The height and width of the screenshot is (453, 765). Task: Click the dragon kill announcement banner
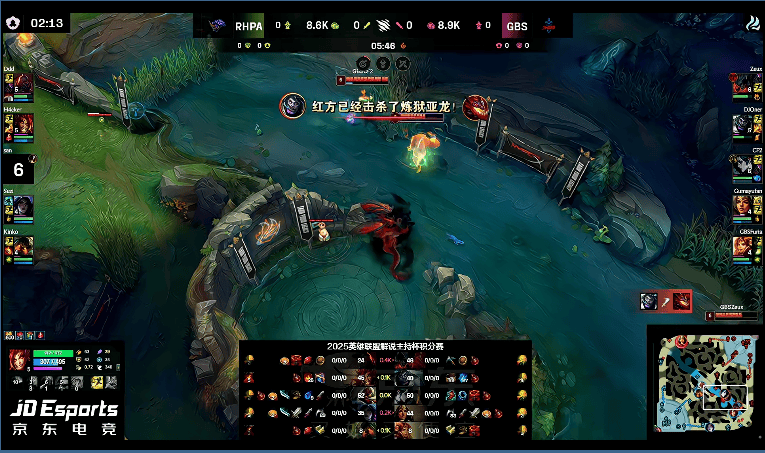(x=380, y=105)
